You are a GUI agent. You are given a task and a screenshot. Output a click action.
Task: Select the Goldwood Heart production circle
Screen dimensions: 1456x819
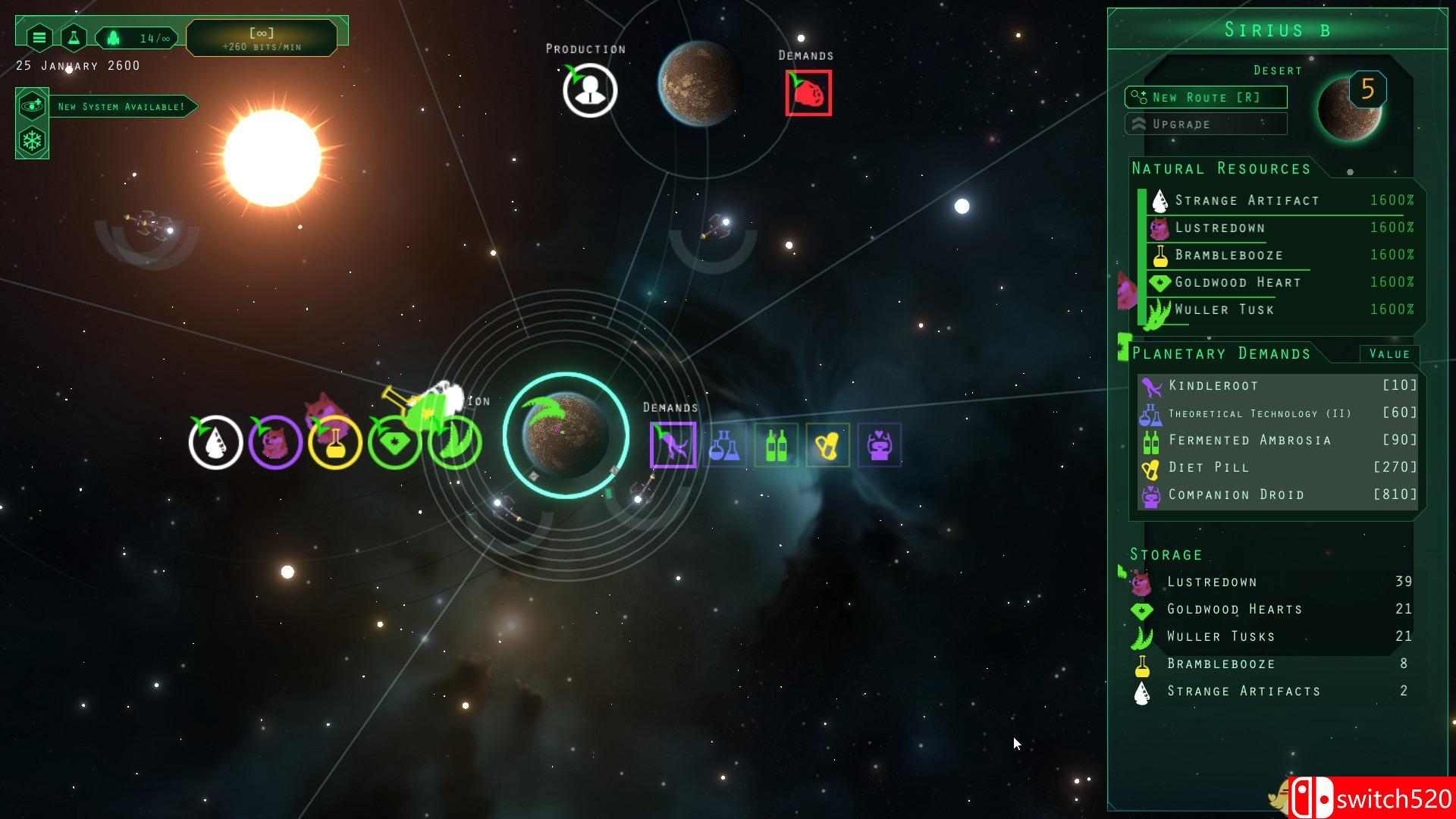pos(394,443)
